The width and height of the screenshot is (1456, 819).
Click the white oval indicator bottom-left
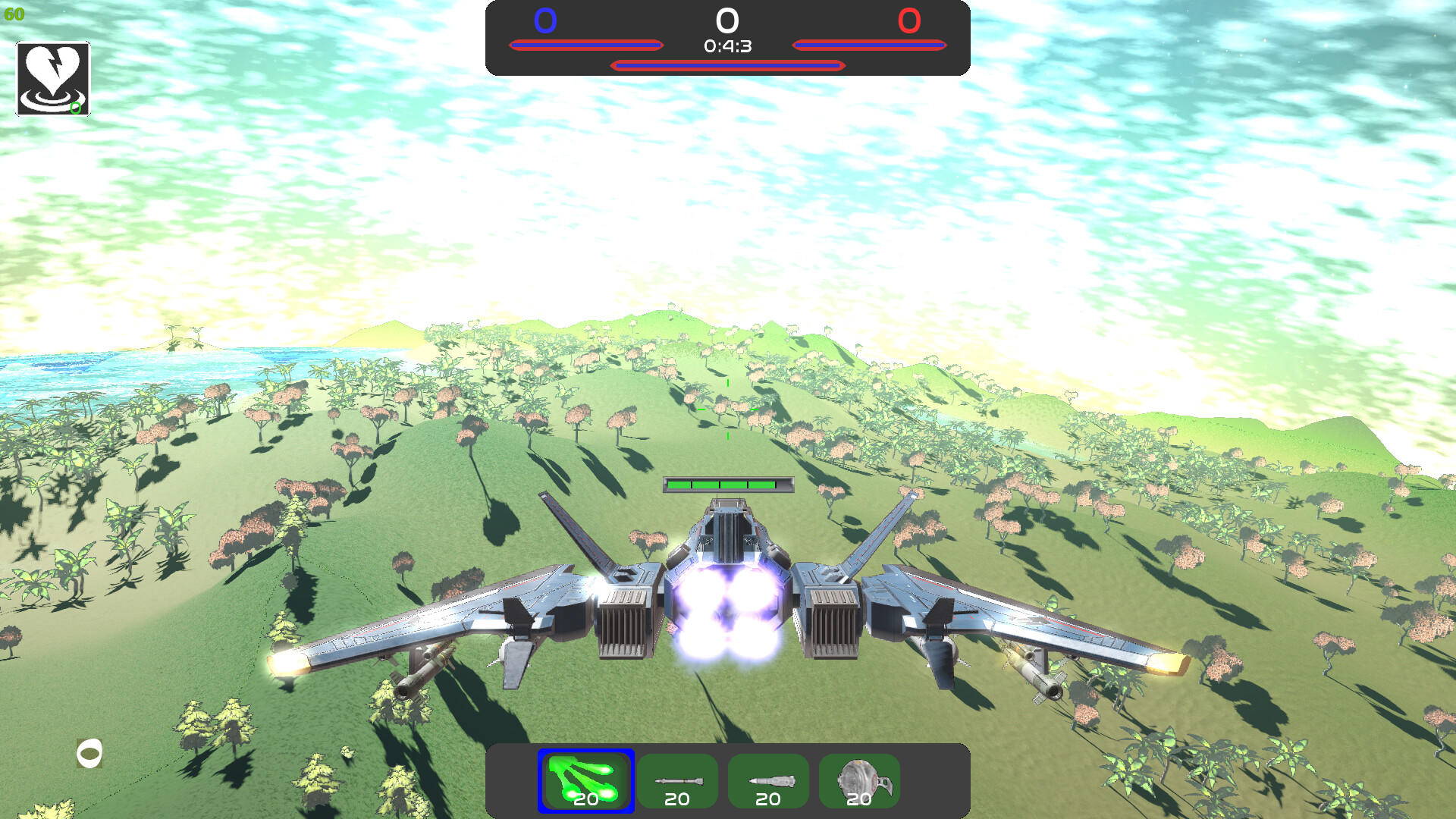[91, 754]
